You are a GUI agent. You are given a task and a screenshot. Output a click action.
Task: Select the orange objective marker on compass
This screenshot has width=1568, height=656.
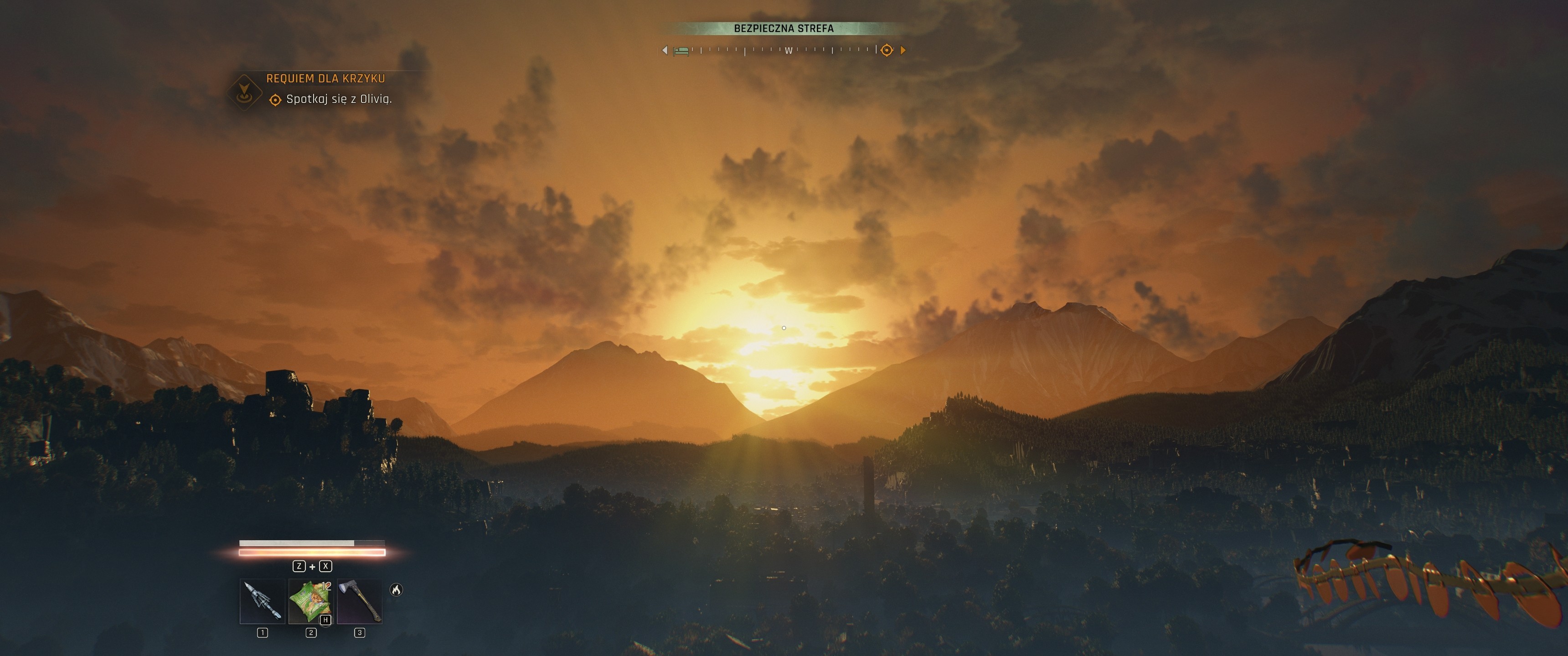pyautogui.click(x=887, y=50)
